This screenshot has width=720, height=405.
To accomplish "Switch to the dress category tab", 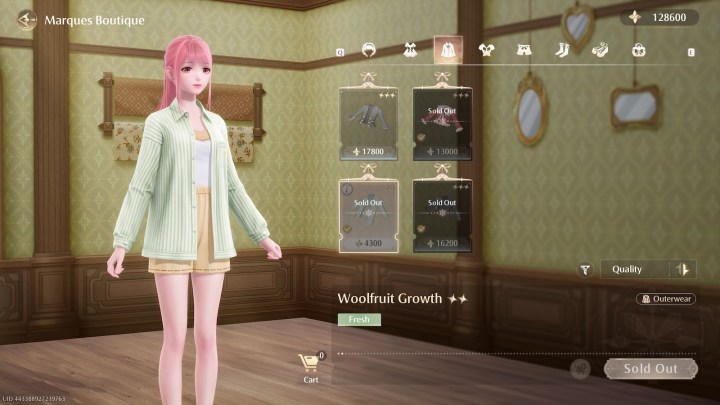I will [408, 49].
